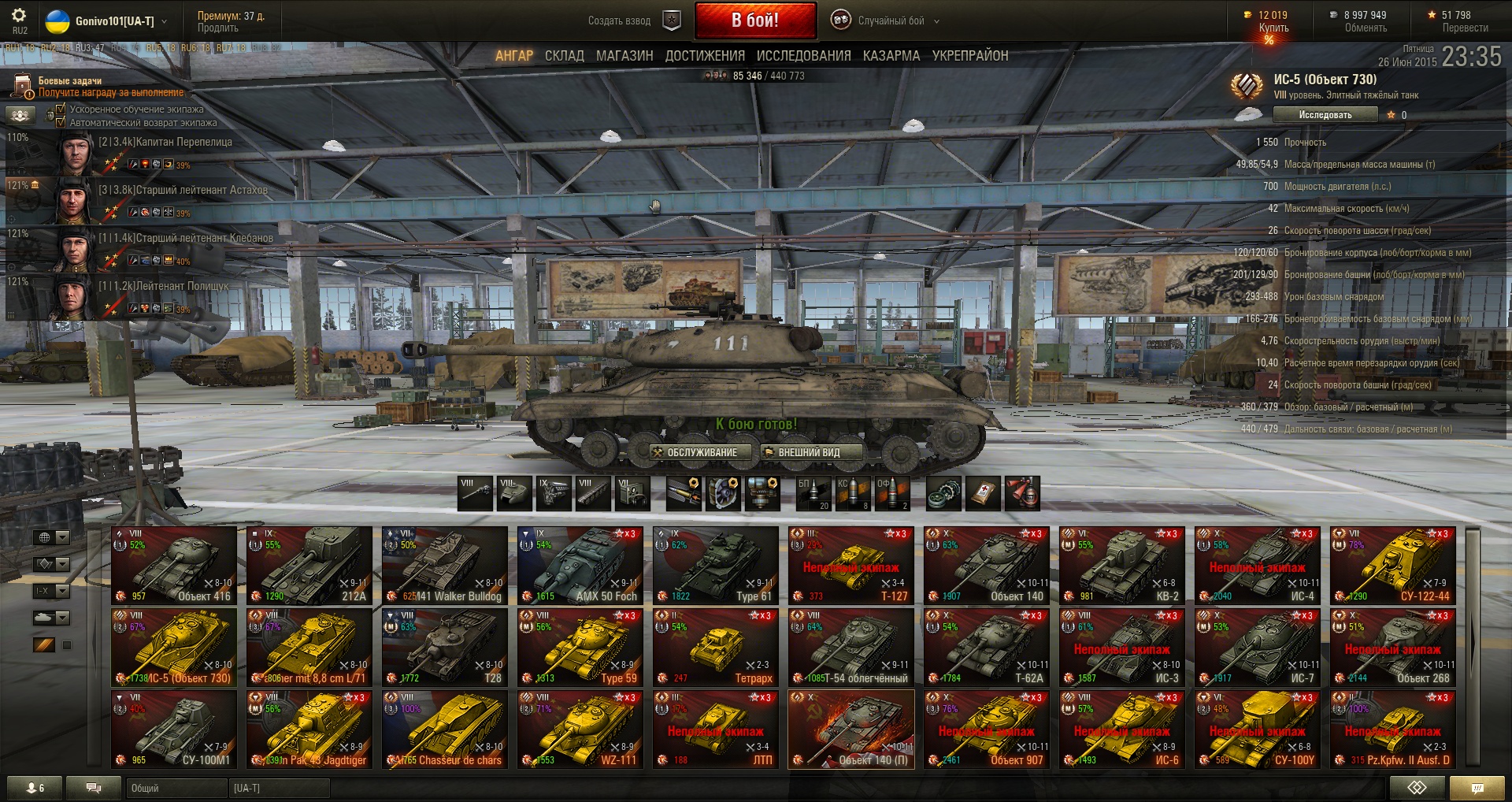Go to the ДОСТИЖЕНИЯ tab

705,56
